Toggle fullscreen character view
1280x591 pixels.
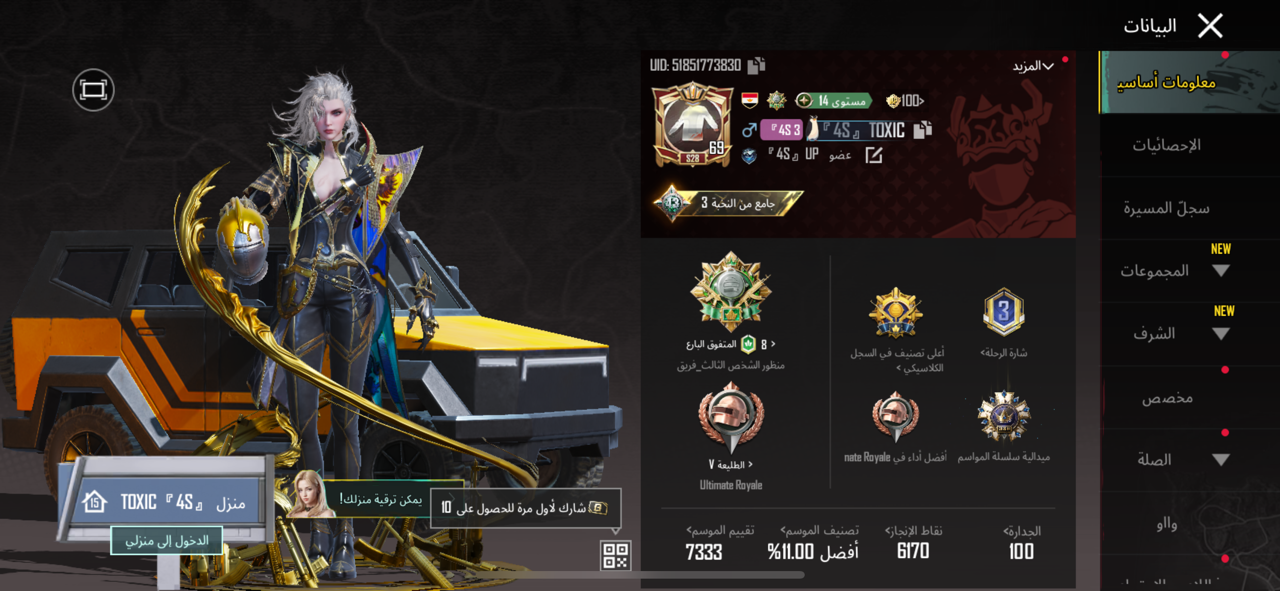[x=93, y=90]
